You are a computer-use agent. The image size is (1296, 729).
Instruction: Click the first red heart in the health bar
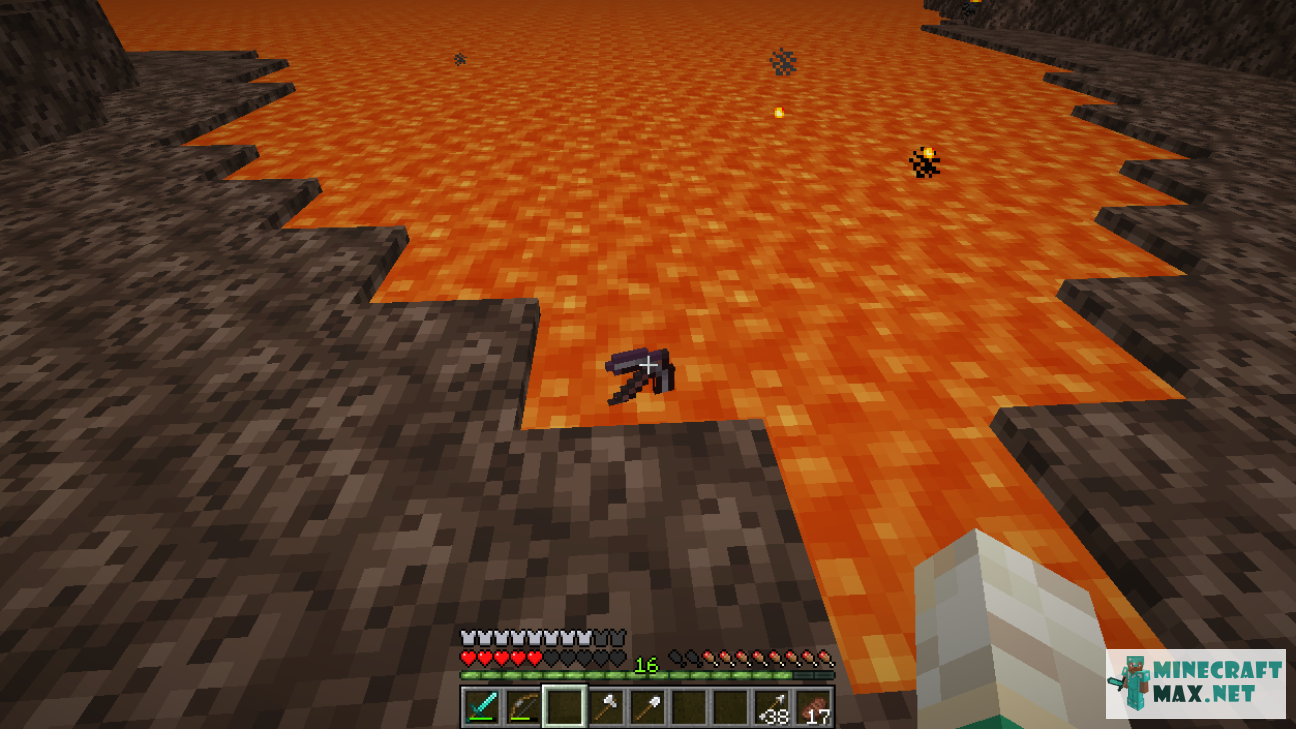point(467,658)
